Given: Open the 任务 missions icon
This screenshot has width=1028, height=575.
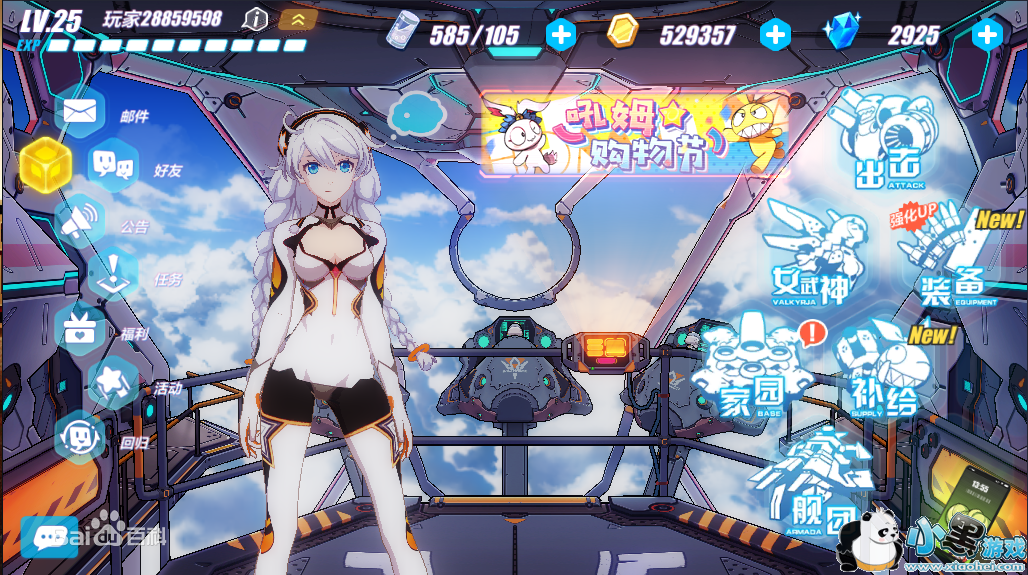Looking at the screenshot, I should (x=113, y=273).
